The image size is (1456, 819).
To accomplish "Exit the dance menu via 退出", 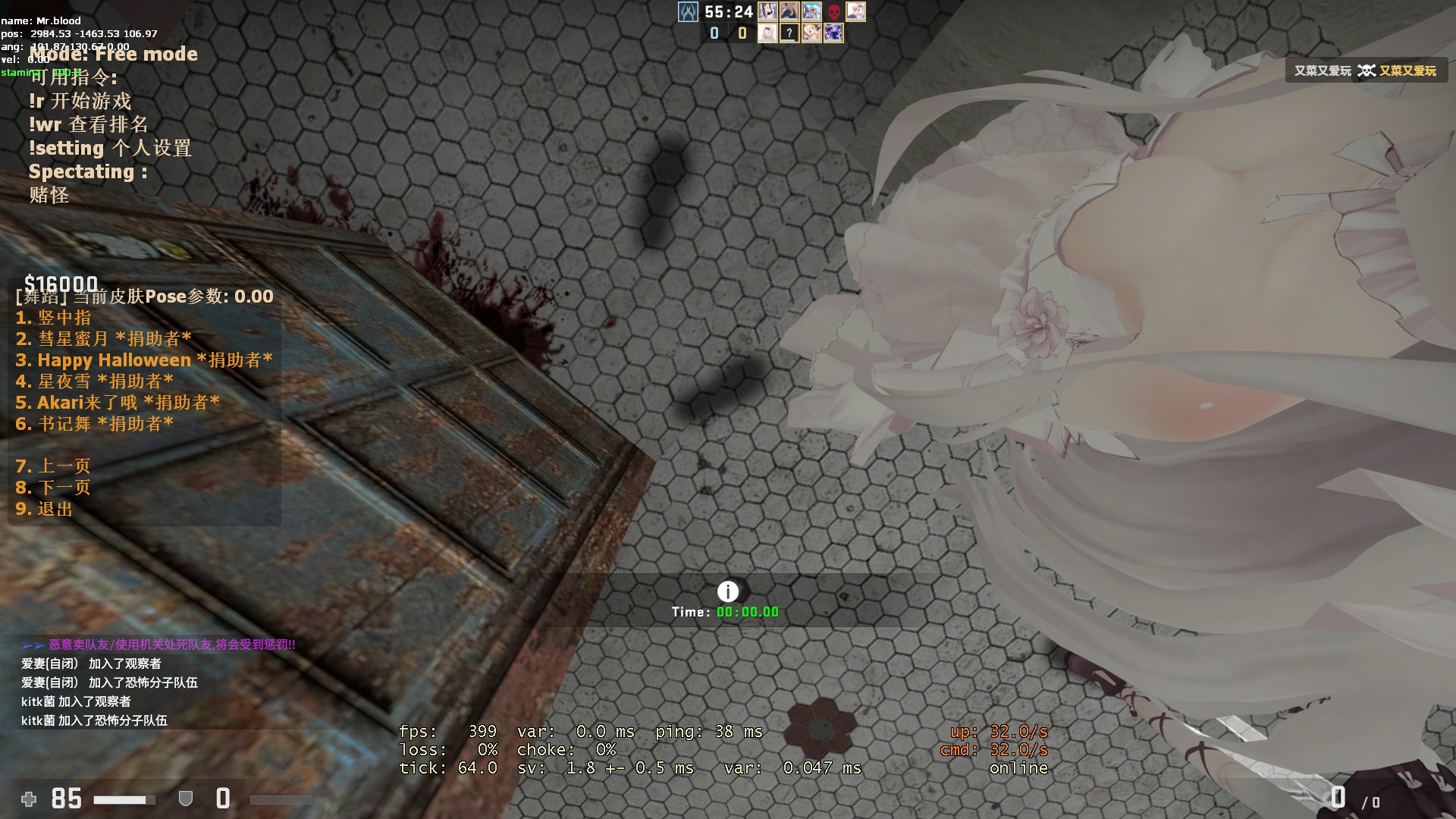I will 44,509.
